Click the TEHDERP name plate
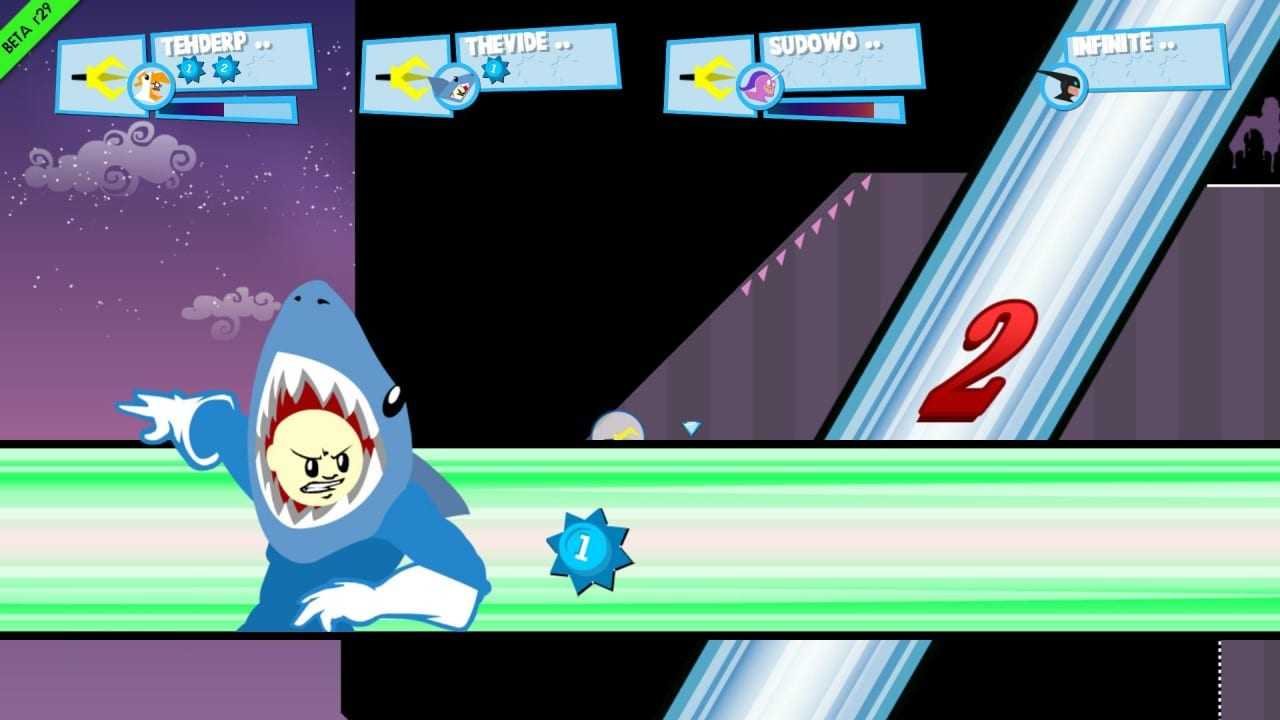 205,43
